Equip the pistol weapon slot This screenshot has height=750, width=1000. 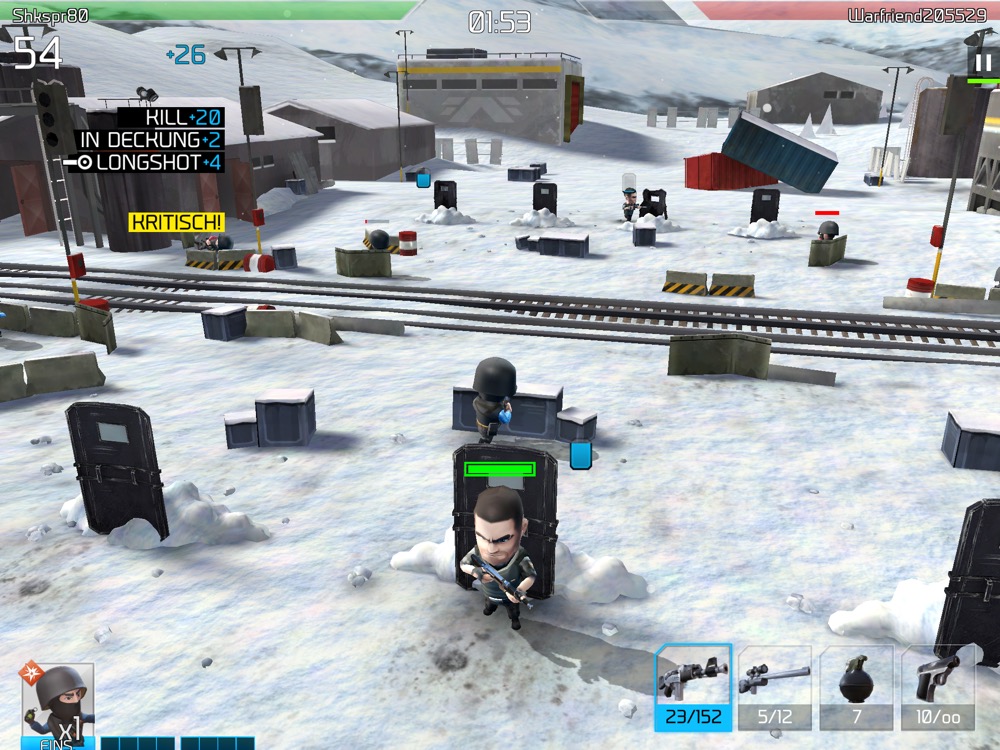click(x=937, y=686)
